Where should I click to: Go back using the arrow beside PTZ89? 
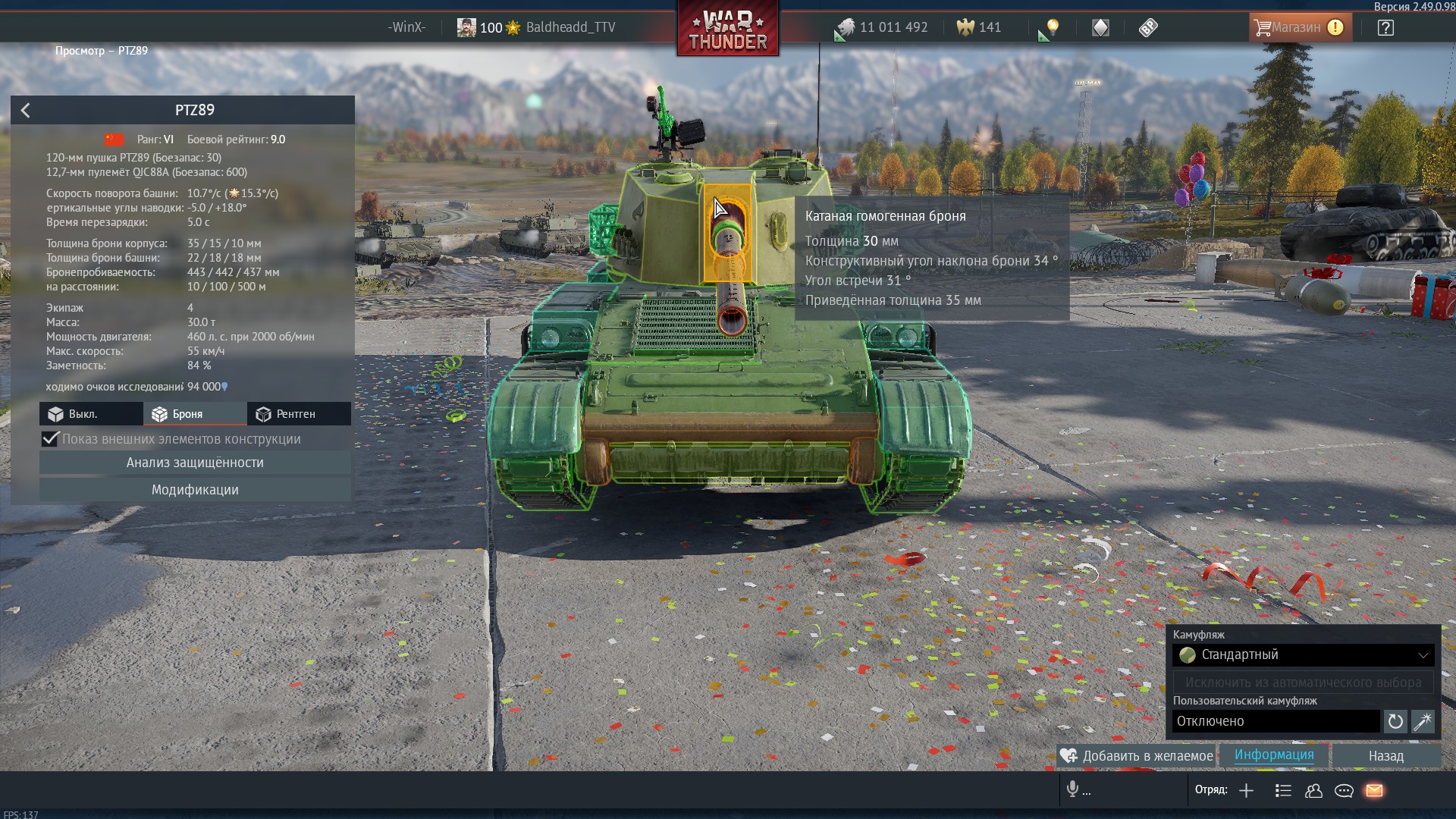pos(26,111)
